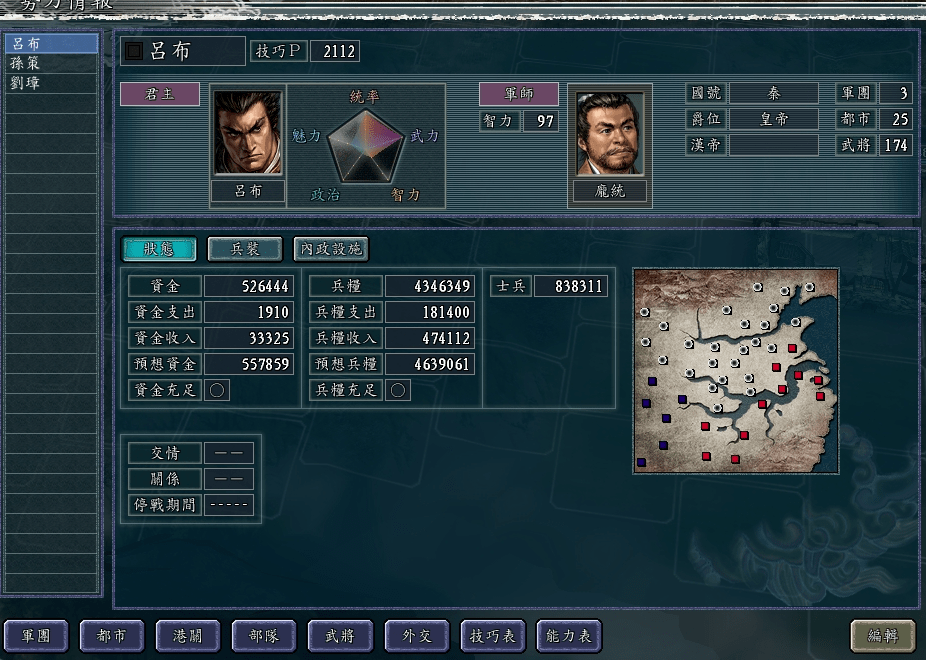This screenshot has height=660, width=926.
Task: Show the 內政設施 facilities tab
Action: point(330,249)
